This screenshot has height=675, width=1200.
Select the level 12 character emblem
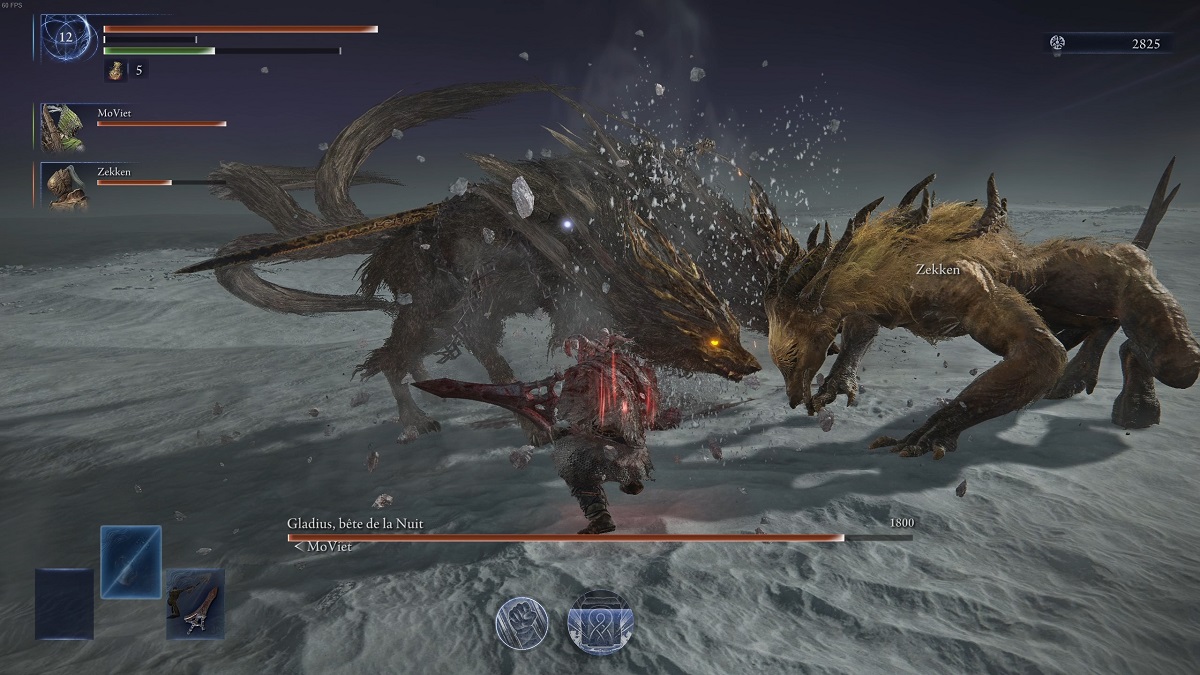(69, 37)
